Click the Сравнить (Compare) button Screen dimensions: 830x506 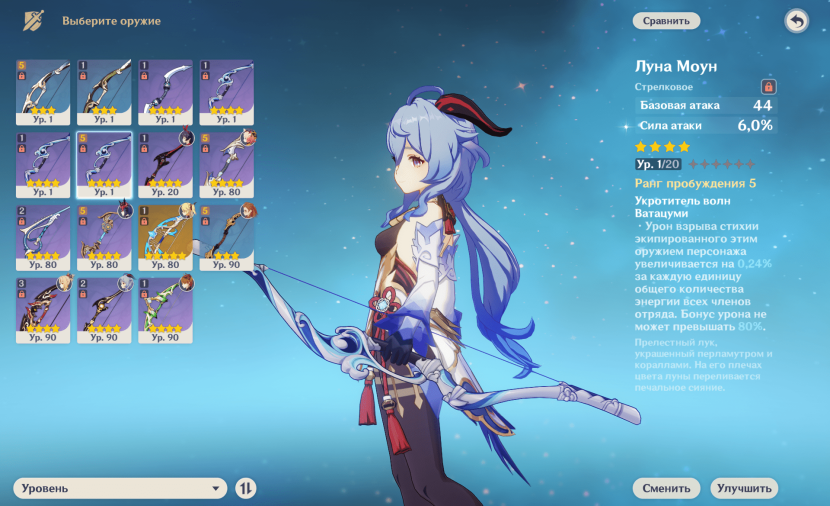pos(666,20)
